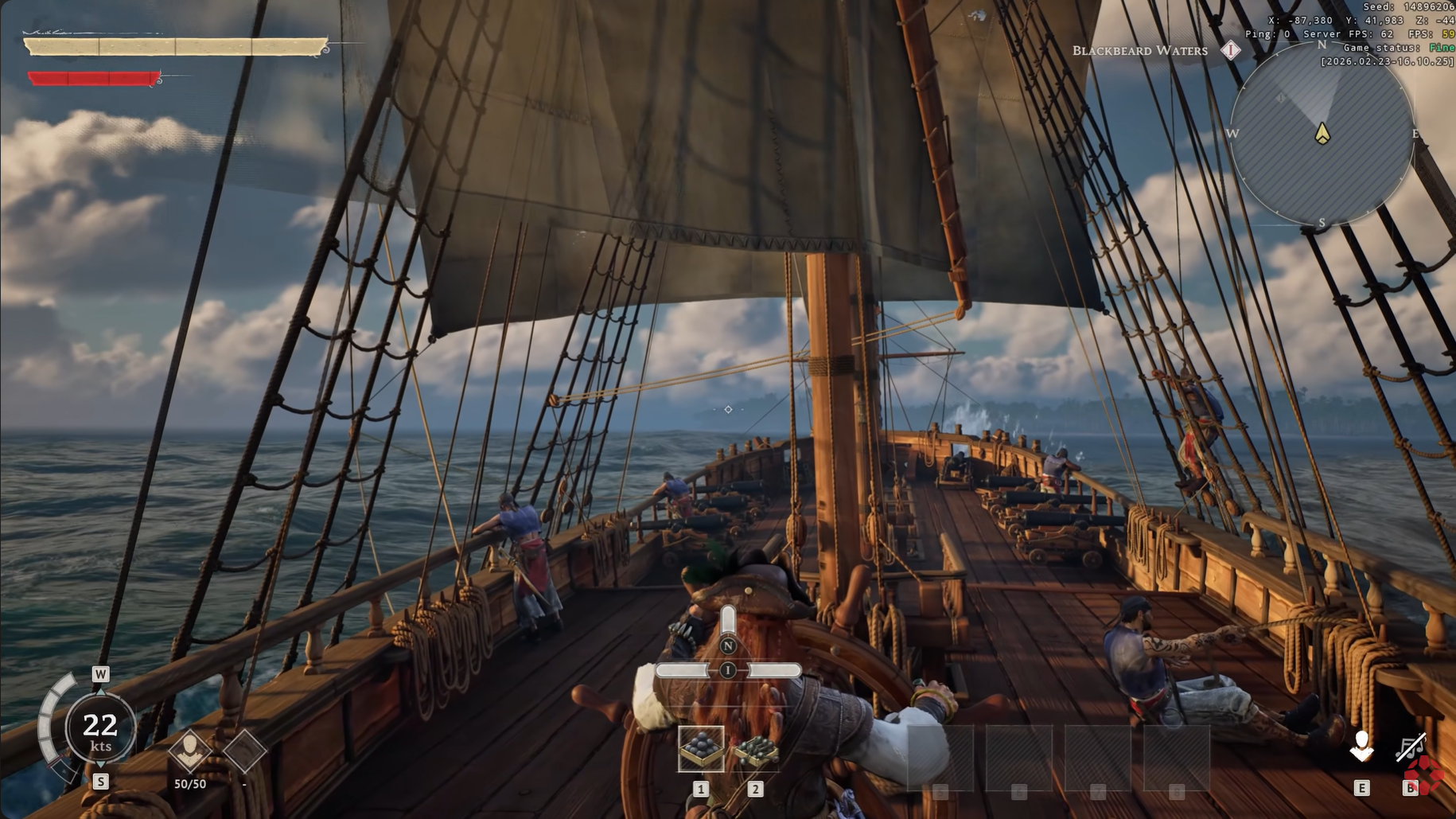Viewport: 1456px width, 819px height.
Task: Choose the chain shot ammo slot
Action: (x=755, y=749)
